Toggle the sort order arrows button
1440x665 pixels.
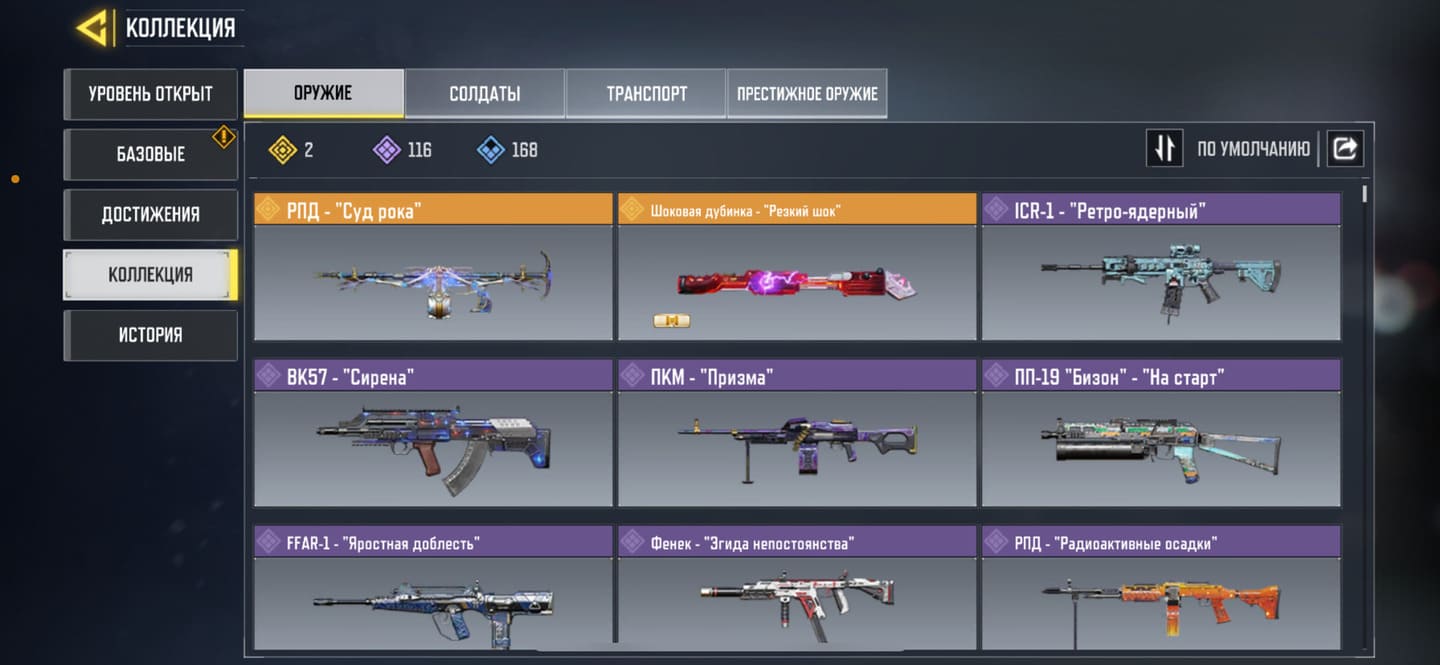pyautogui.click(x=1164, y=148)
